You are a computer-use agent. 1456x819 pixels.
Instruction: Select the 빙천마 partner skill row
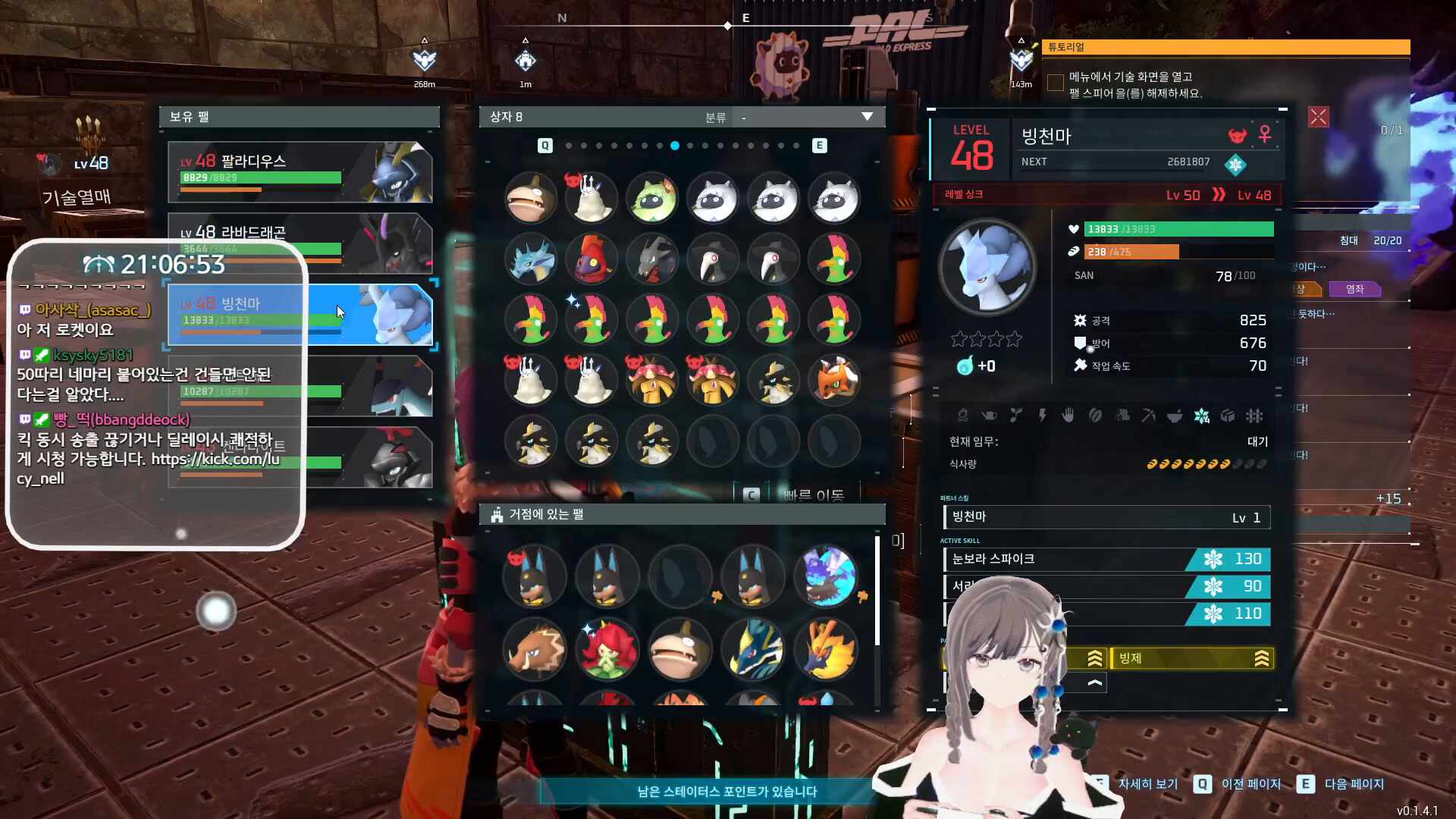[1106, 517]
